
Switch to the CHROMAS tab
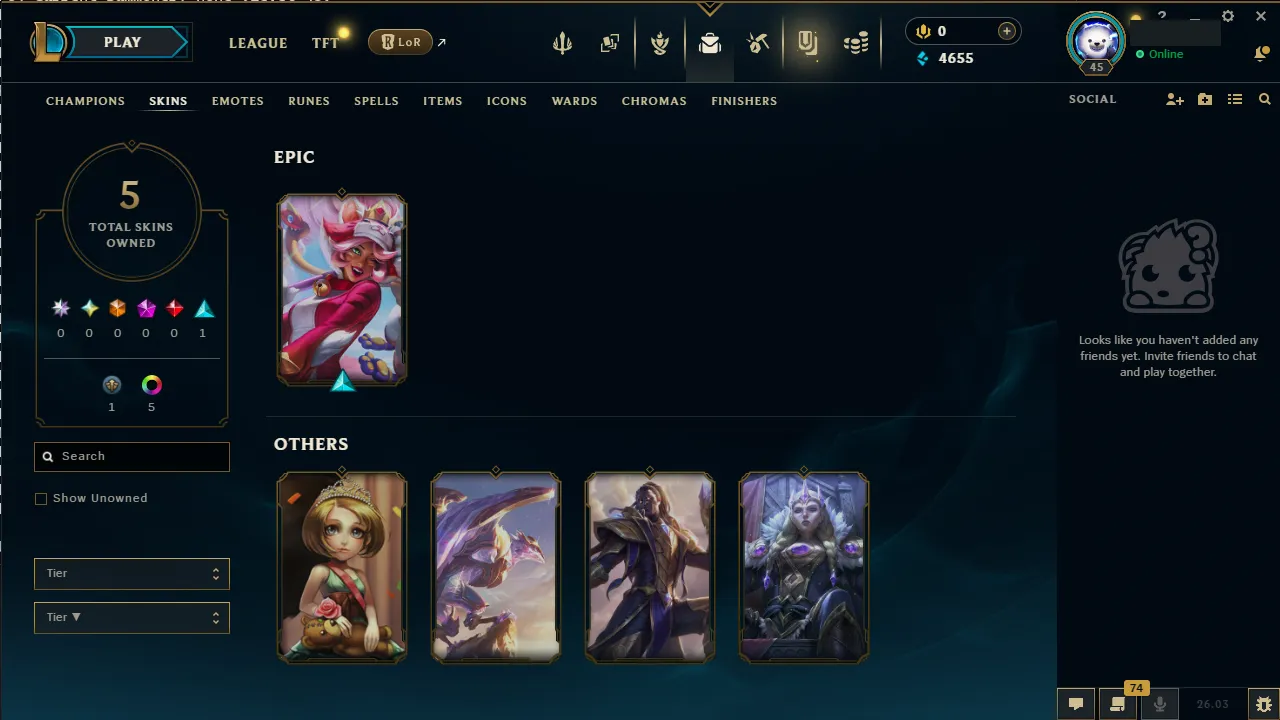point(654,101)
